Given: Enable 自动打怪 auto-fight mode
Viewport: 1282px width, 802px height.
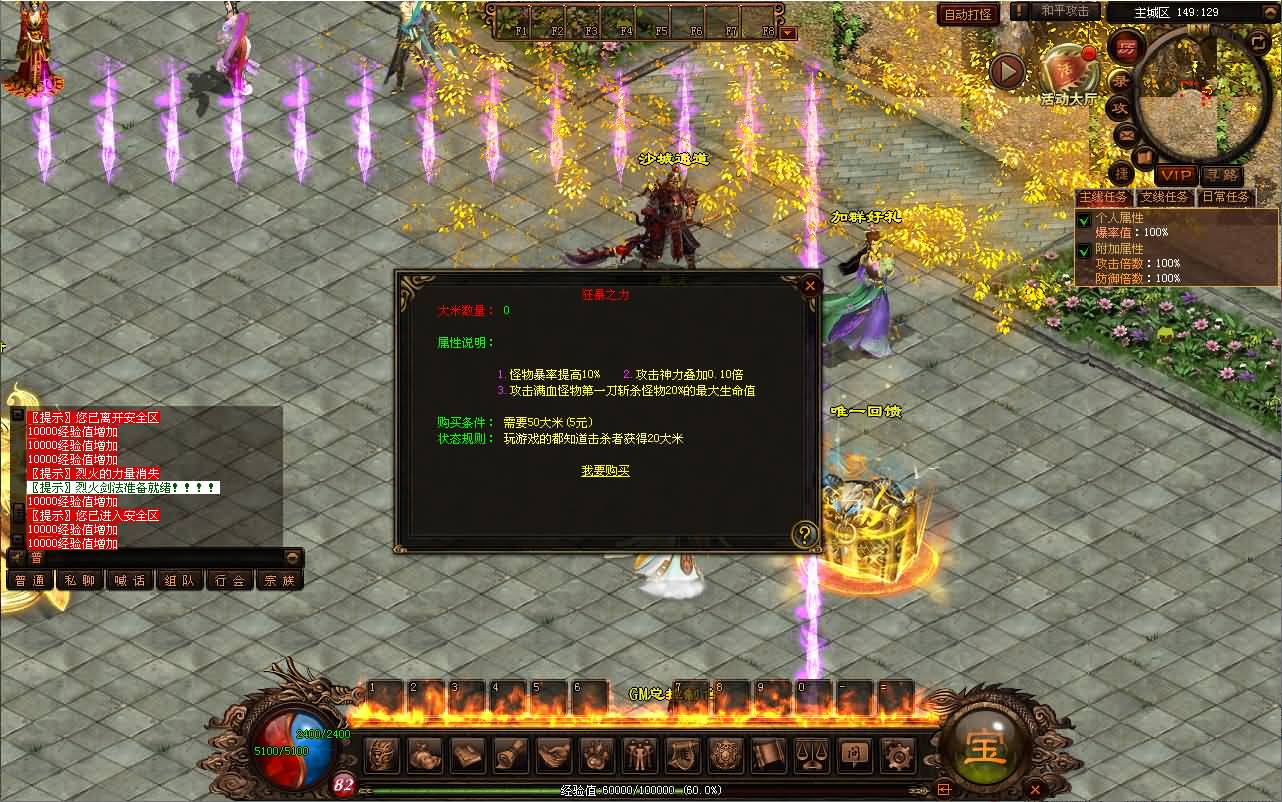Looking at the screenshot, I should point(968,14).
